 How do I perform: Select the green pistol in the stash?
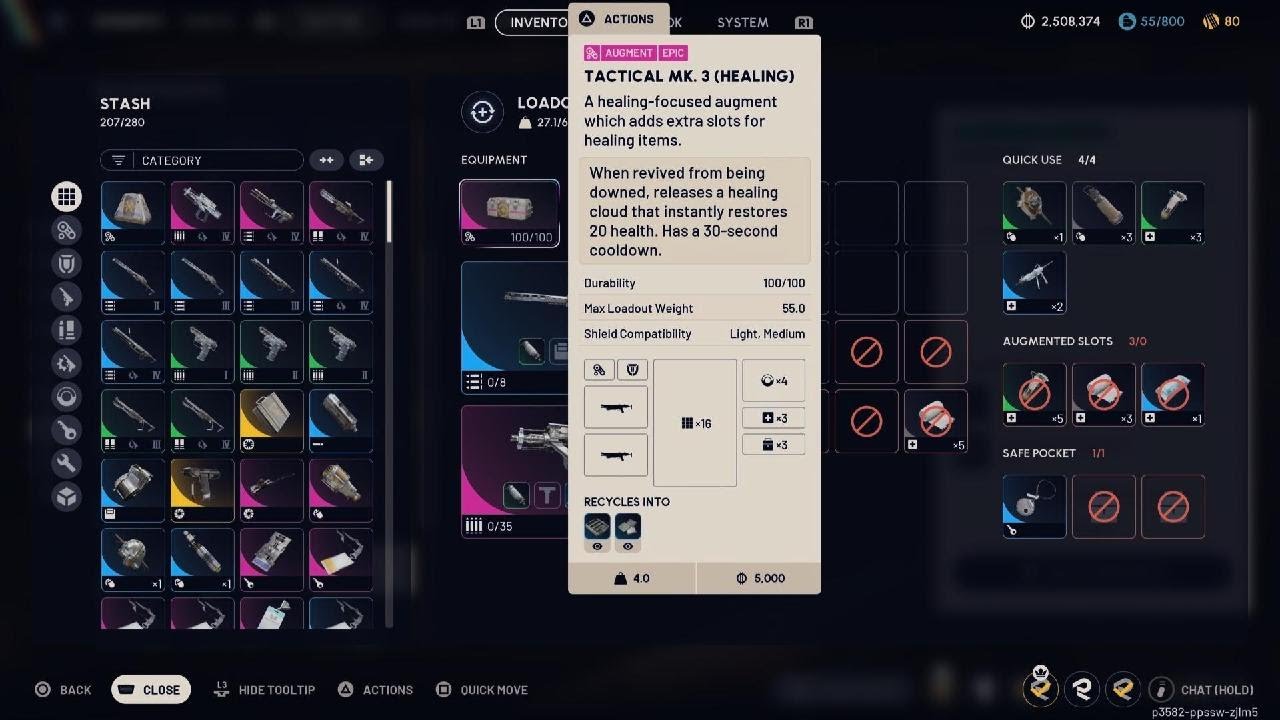(x=202, y=351)
